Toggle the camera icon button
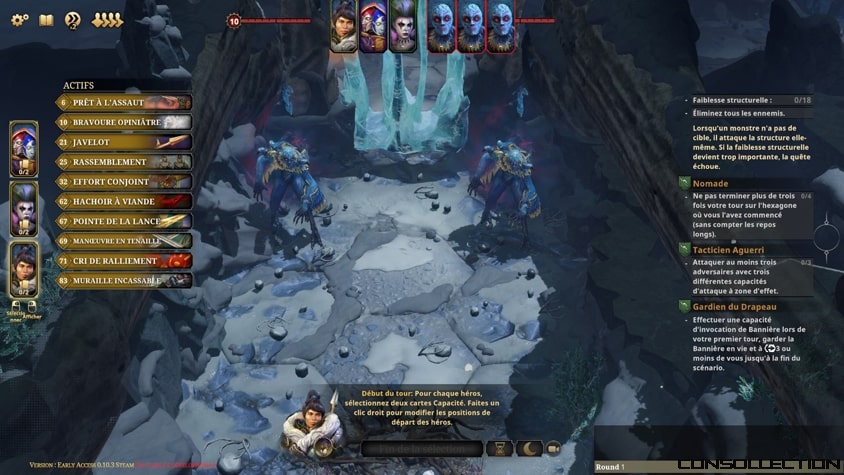The image size is (844, 475). pos(553,449)
